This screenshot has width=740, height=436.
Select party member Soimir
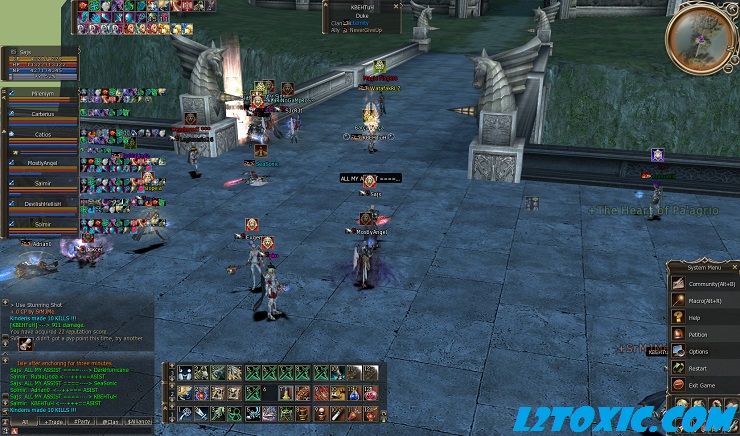tap(42, 224)
